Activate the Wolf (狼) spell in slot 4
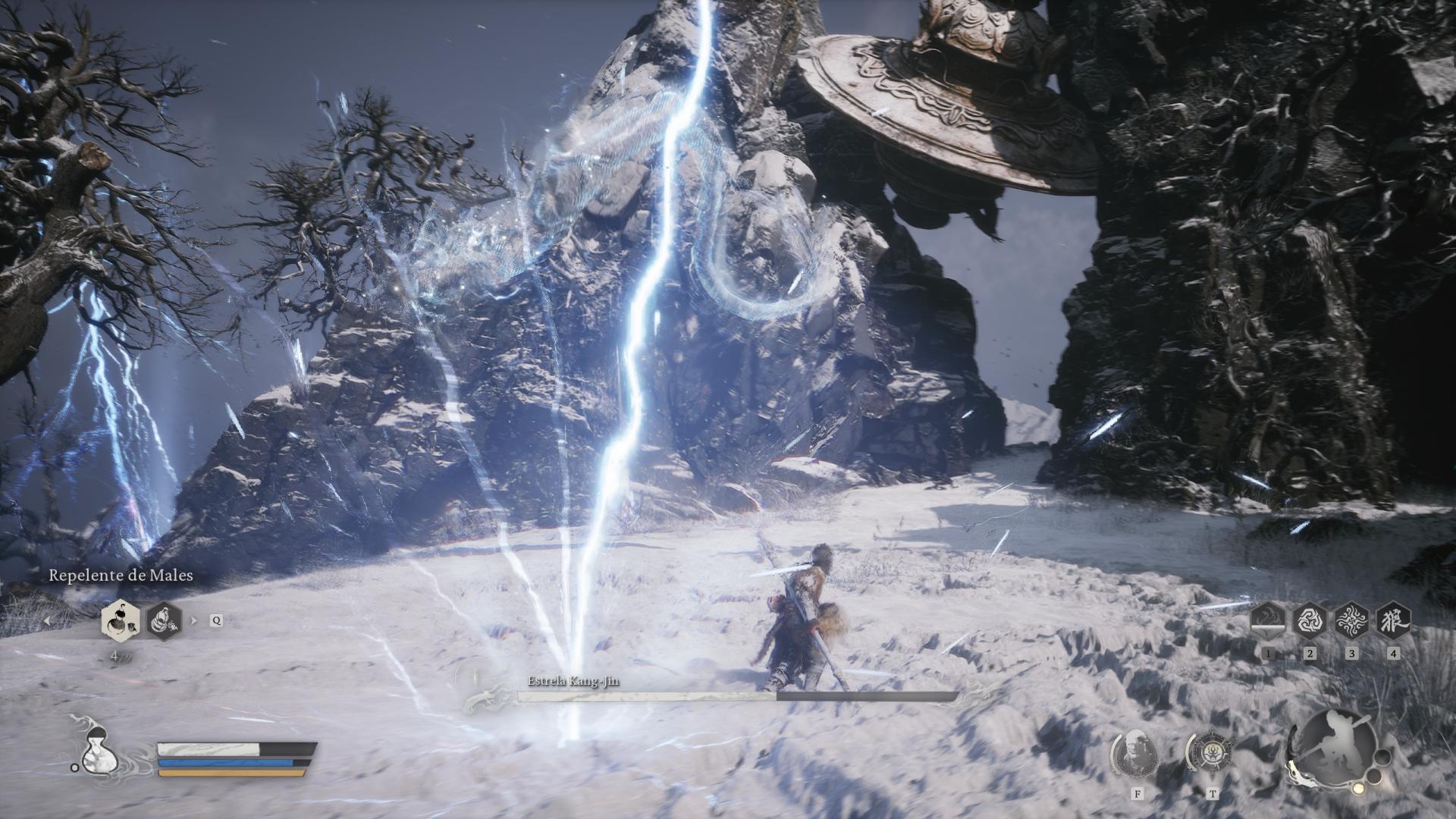This screenshot has height=819, width=1456. point(1393,620)
